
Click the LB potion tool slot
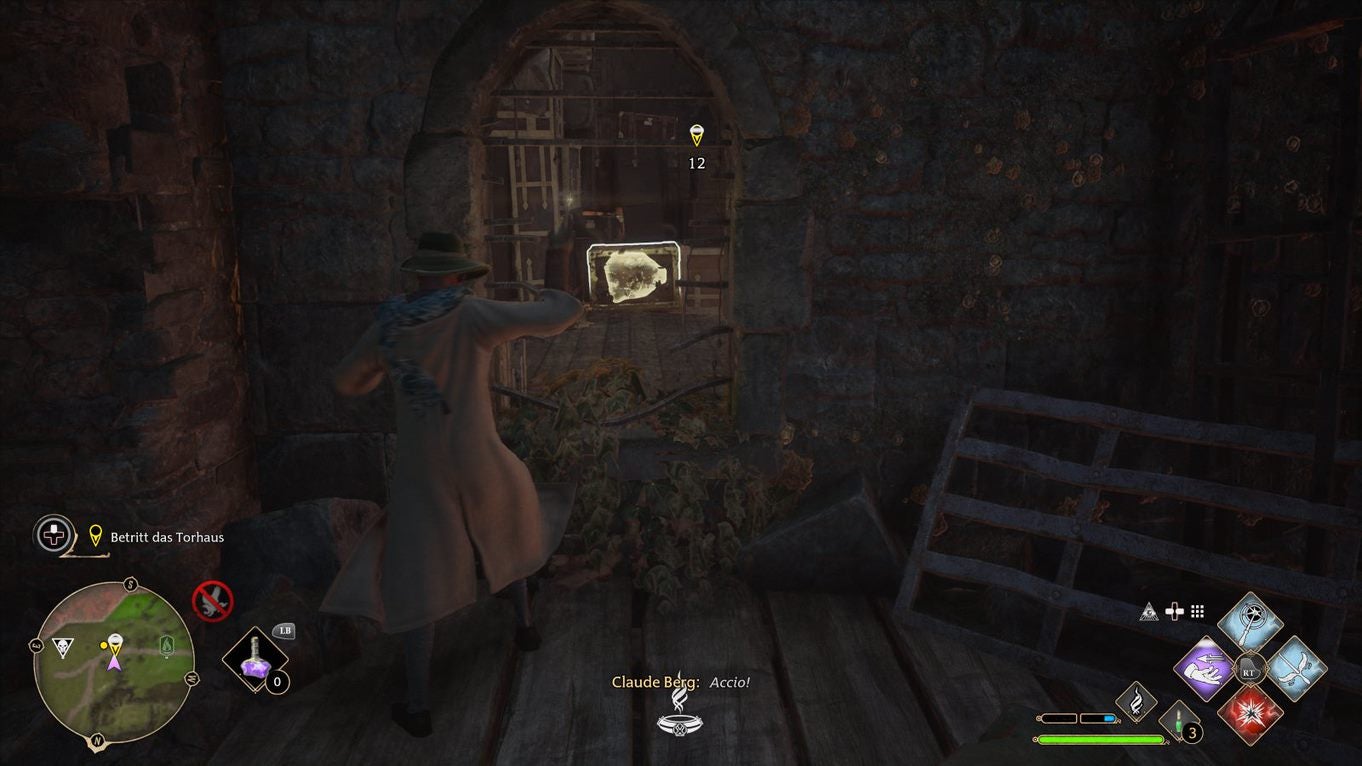pyautogui.click(x=256, y=658)
